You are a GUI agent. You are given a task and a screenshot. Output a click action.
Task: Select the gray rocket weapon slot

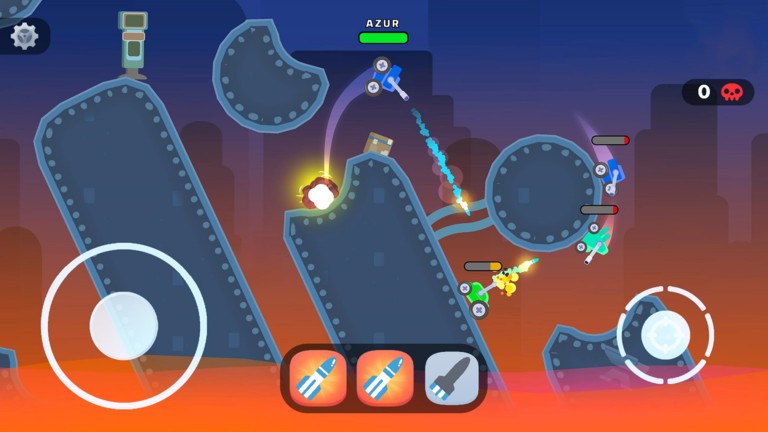tap(451, 378)
